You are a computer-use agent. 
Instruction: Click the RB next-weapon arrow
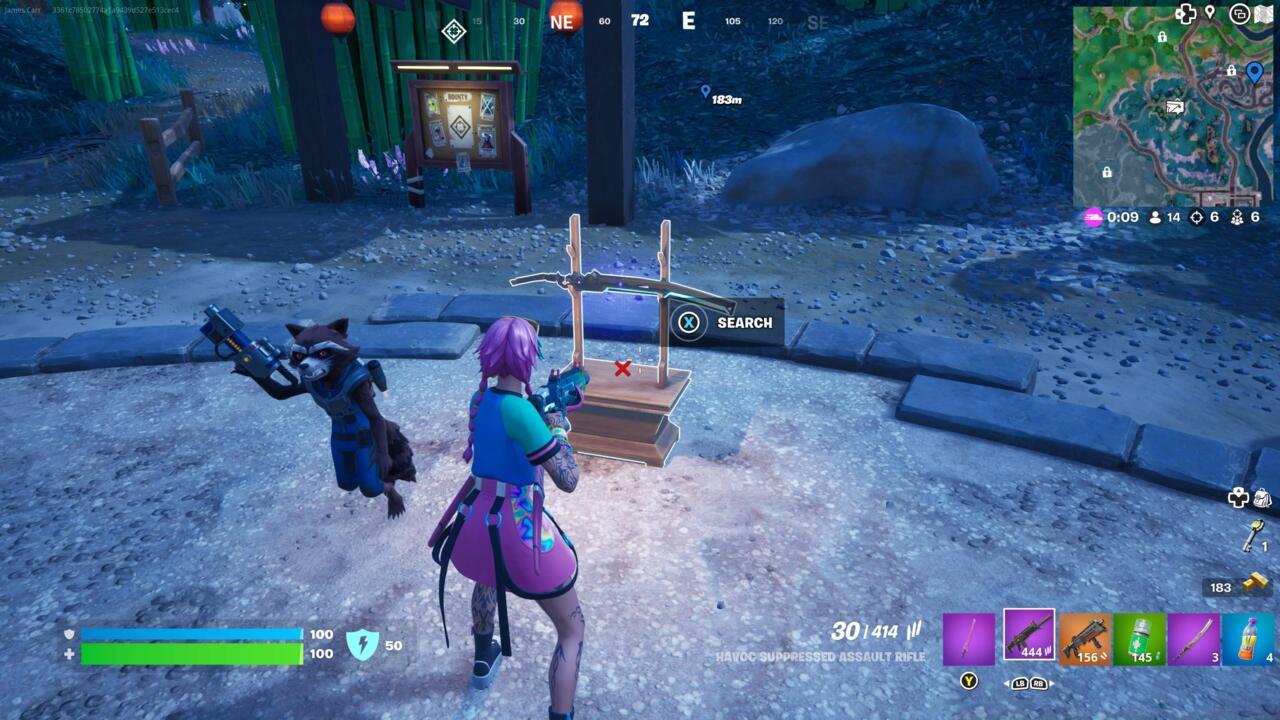1041,684
